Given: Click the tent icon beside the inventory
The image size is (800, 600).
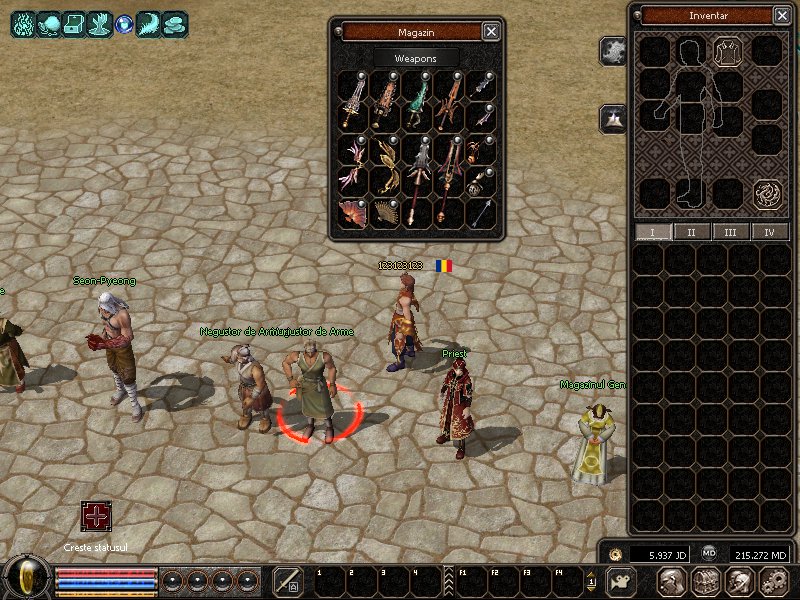Looking at the screenshot, I should click(x=613, y=119).
